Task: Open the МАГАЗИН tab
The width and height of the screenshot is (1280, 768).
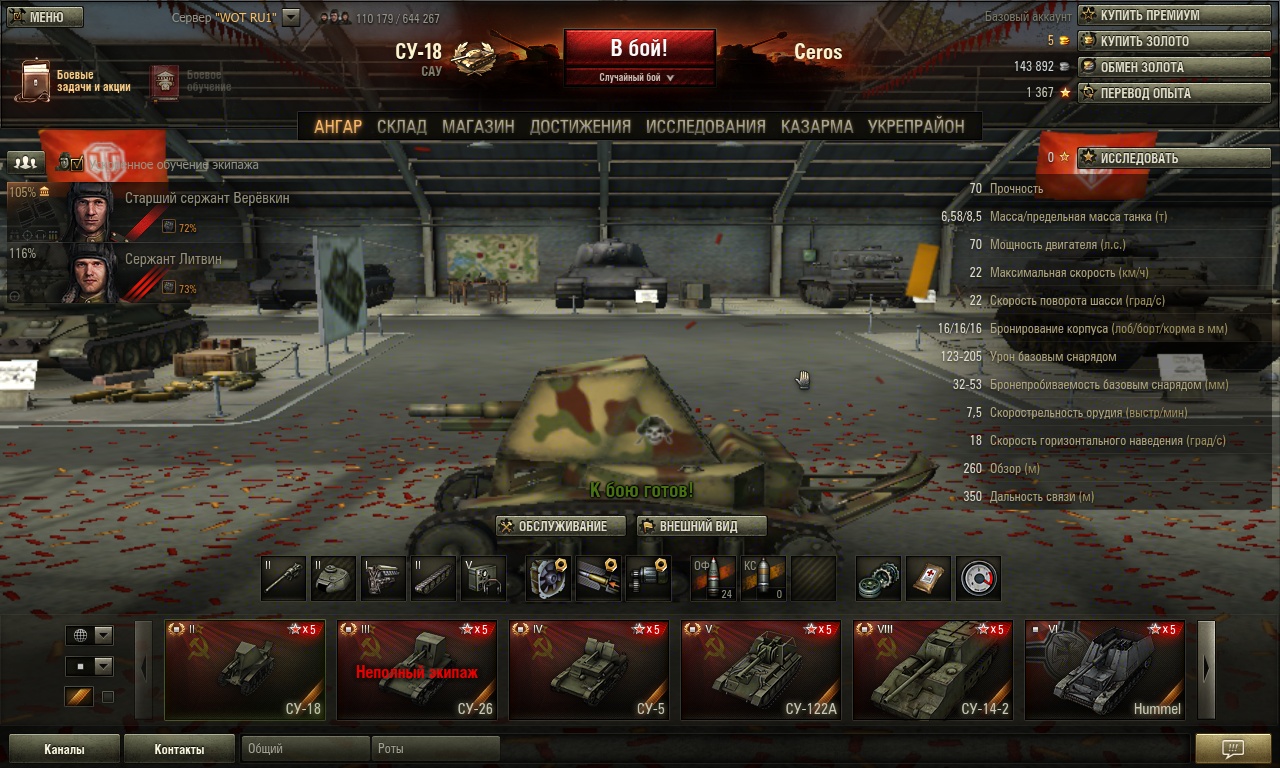Action: click(478, 126)
